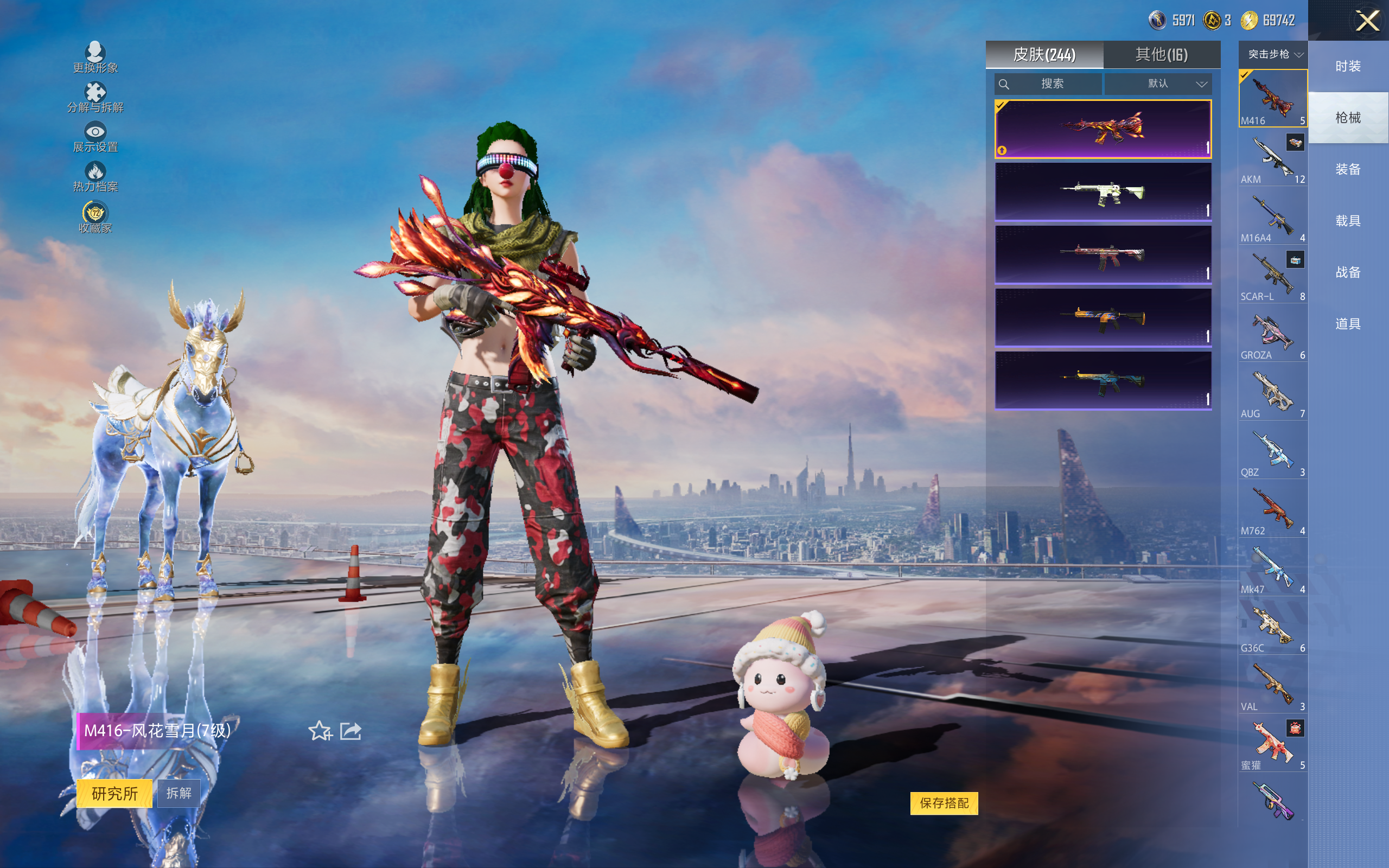Open 展示设置 display settings
The image size is (1389, 868).
[95, 137]
